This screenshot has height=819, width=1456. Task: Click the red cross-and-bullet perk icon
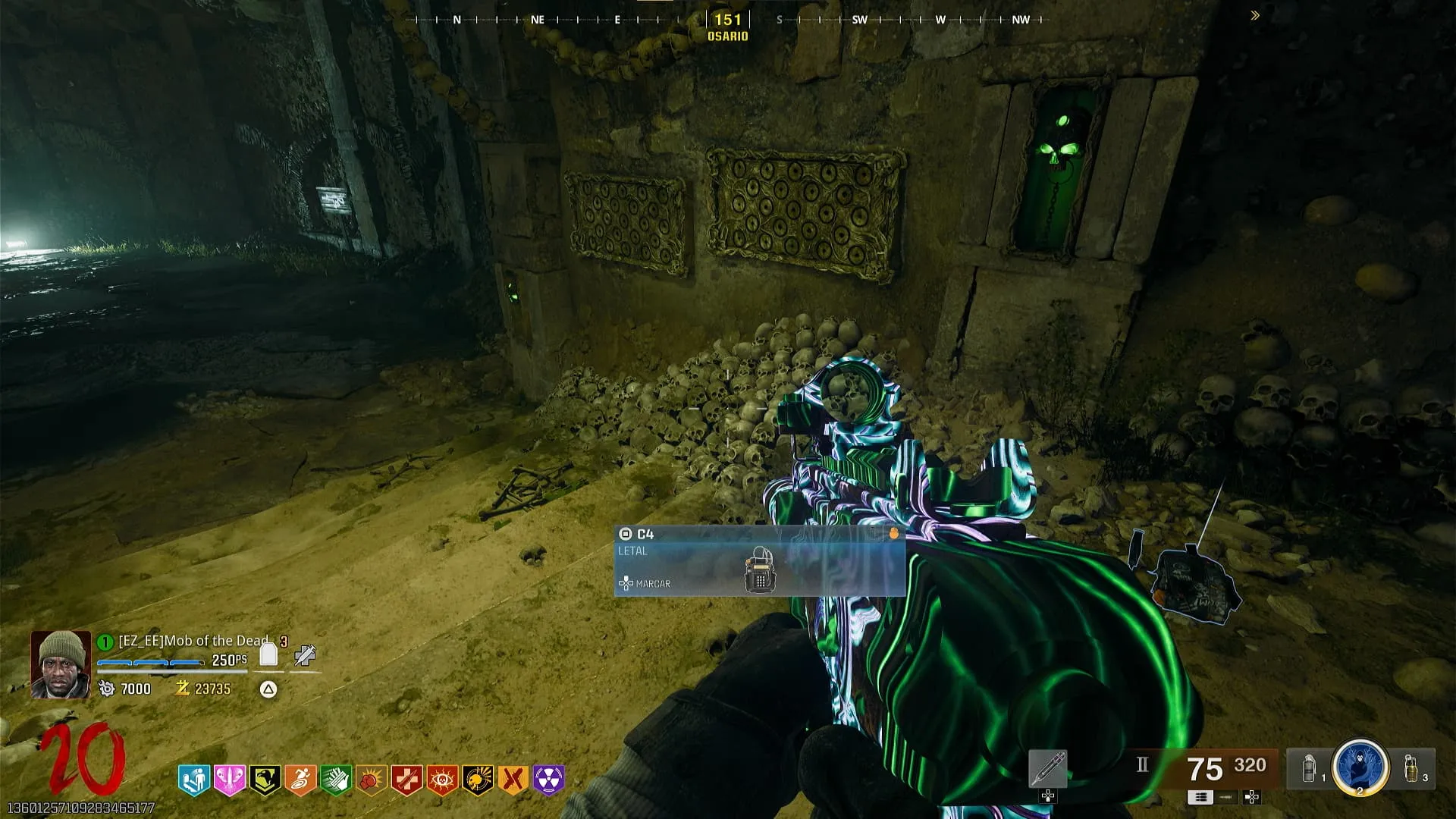click(407, 779)
